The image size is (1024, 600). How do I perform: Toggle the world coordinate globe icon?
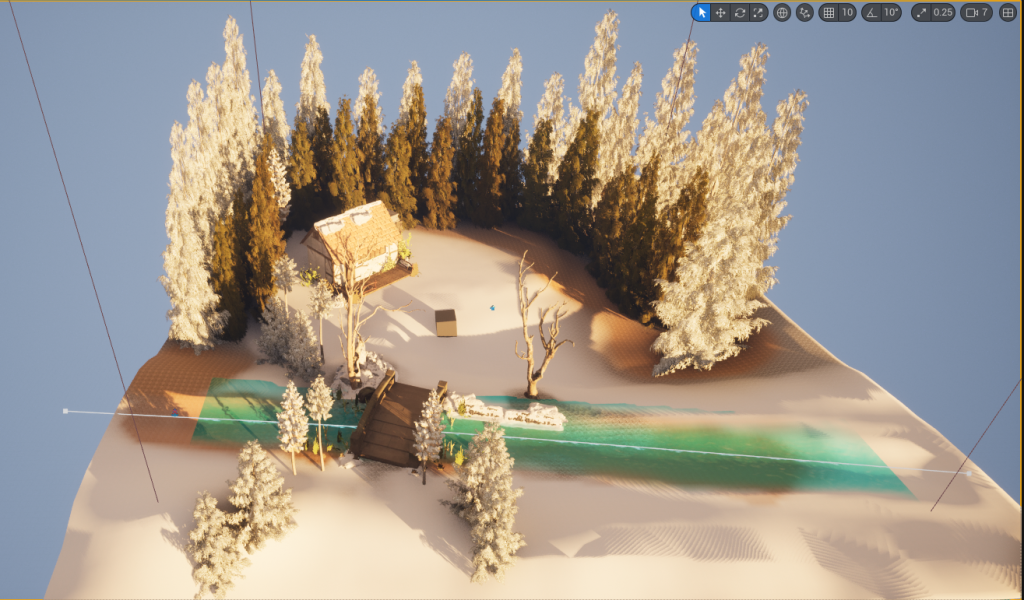(x=782, y=13)
